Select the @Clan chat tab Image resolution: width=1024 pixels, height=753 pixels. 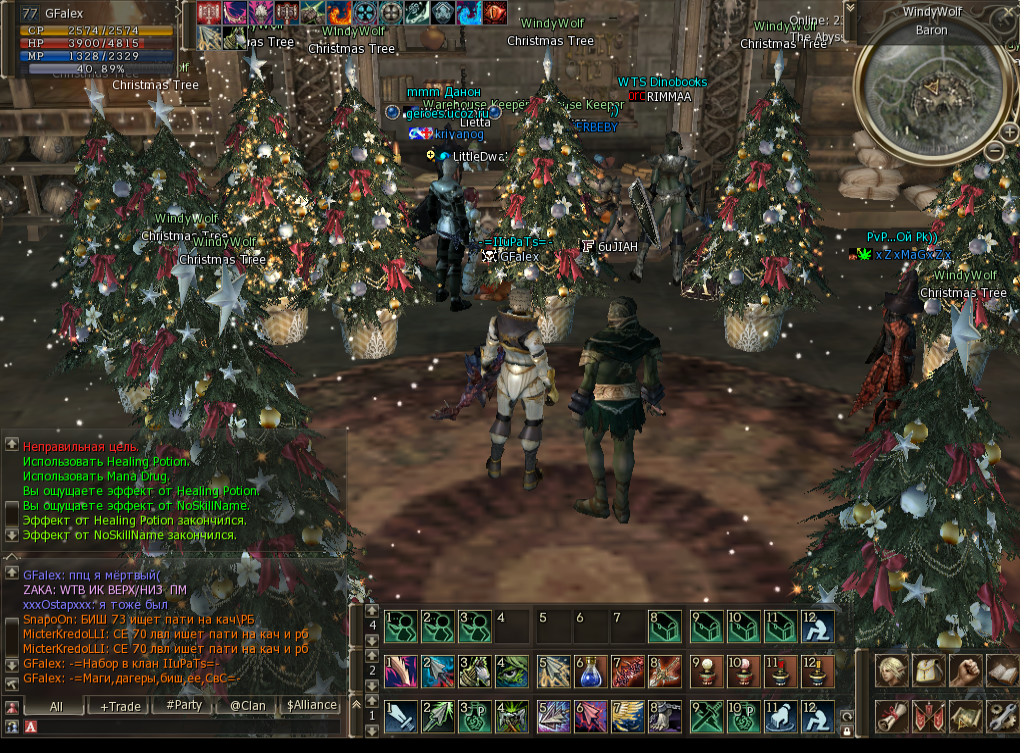click(x=246, y=705)
